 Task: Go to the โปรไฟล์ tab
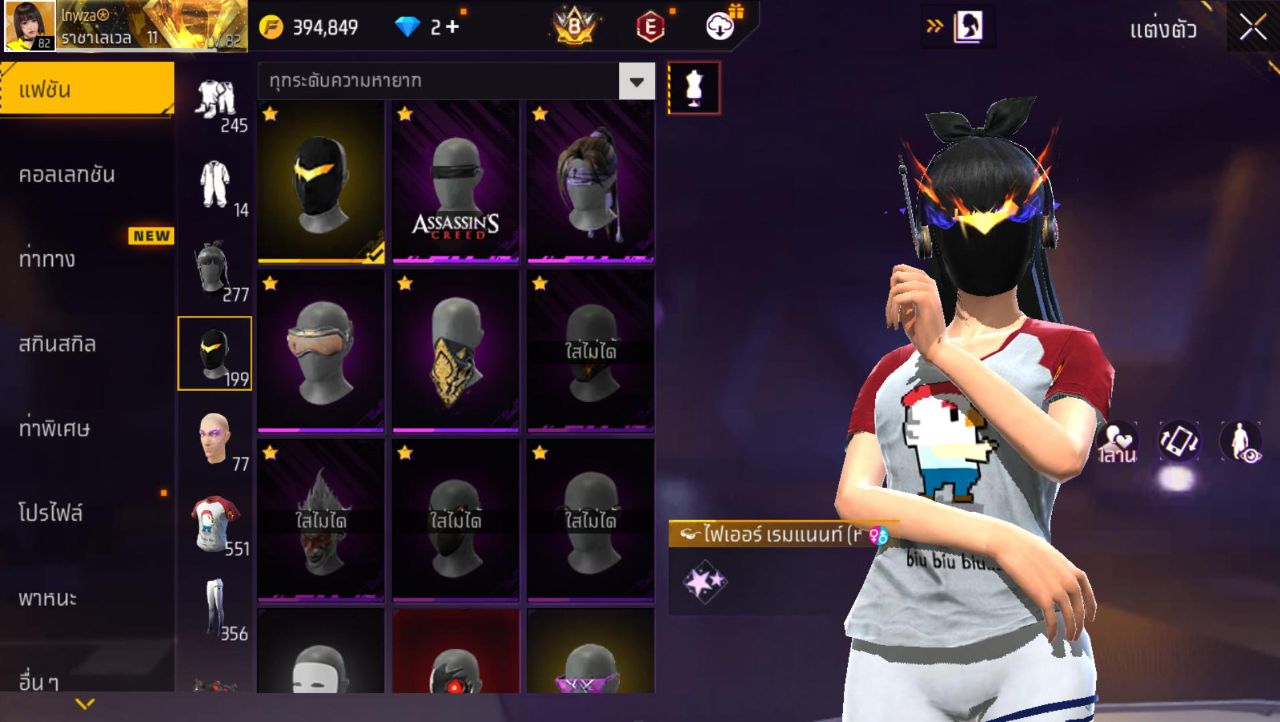(50, 513)
